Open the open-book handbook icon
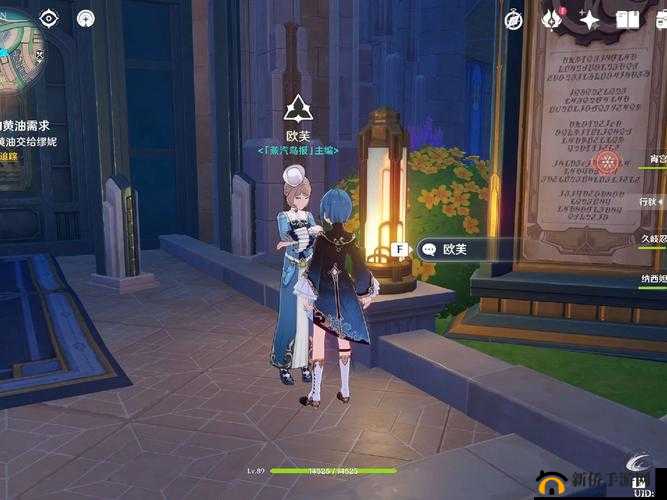This screenshot has height=500, width=667. coord(627,20)
